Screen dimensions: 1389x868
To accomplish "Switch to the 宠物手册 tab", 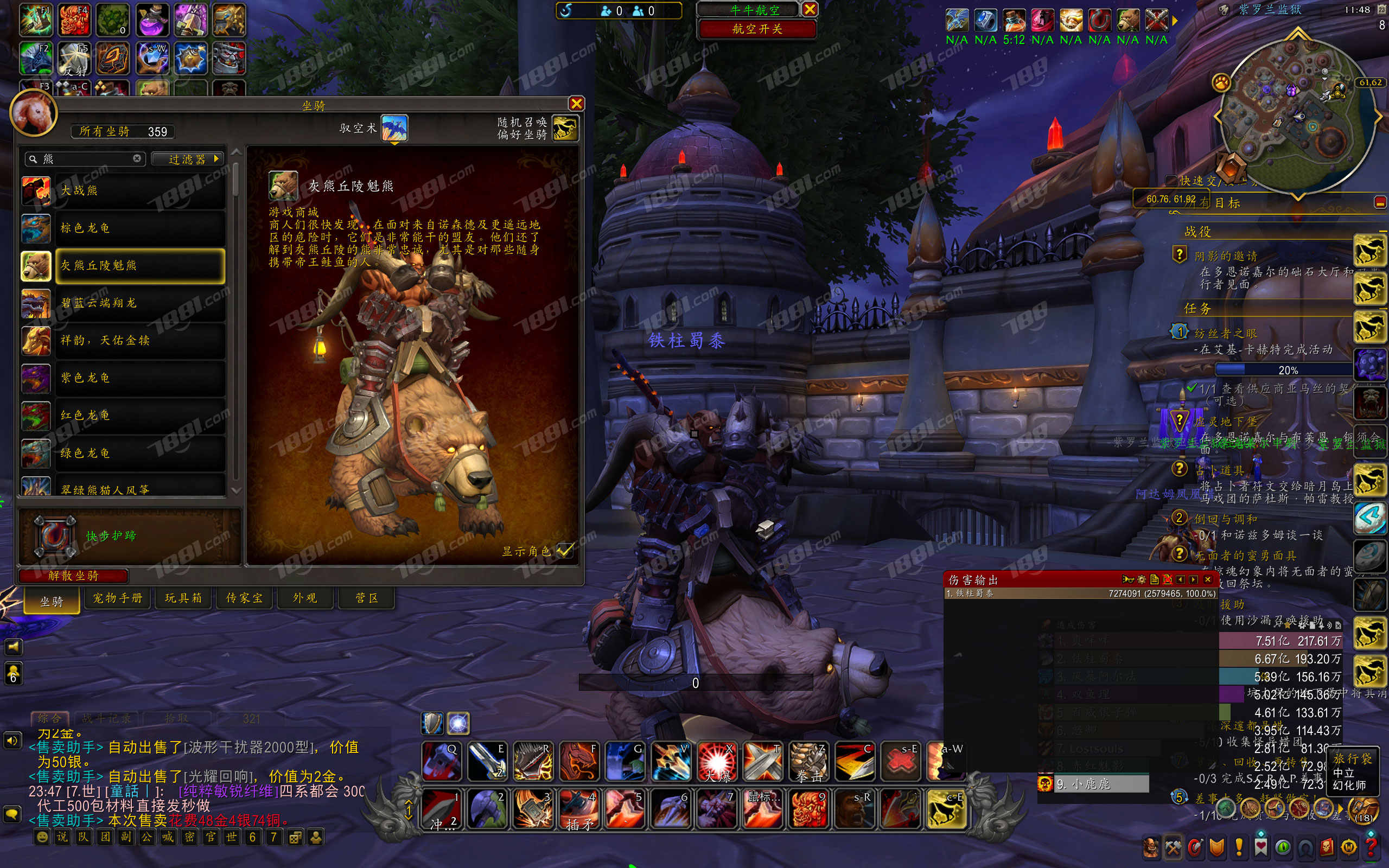I will (x=118, y=598).
